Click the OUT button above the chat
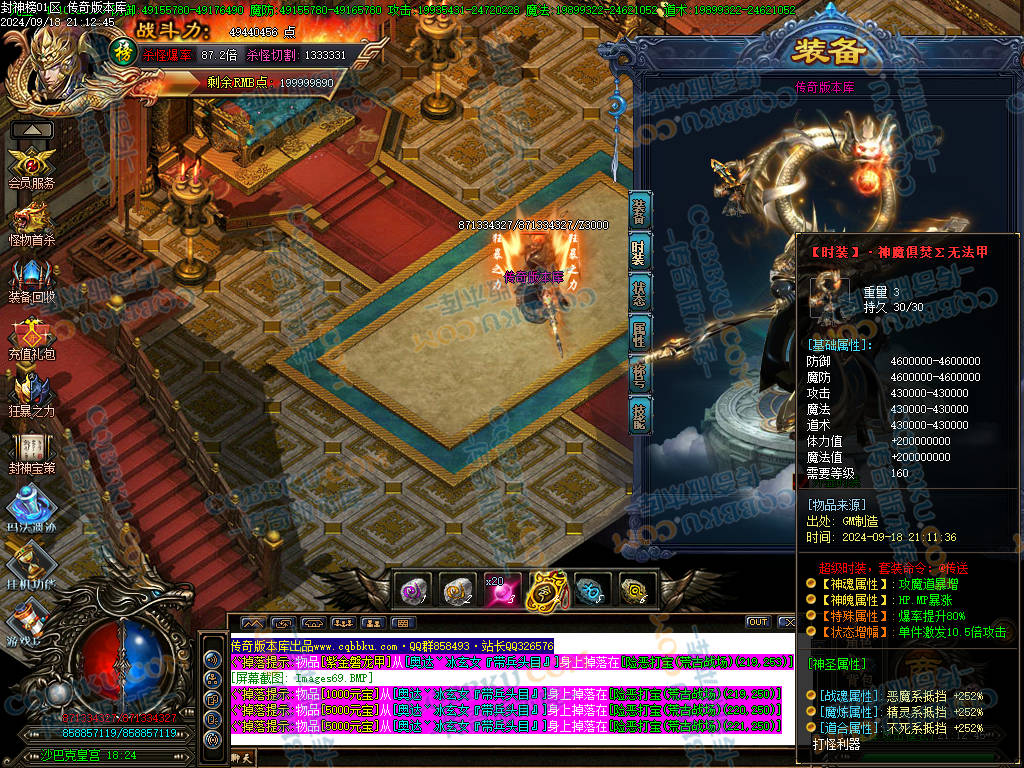The width and height of the screenshot is (1024, 768). [758, 622]
